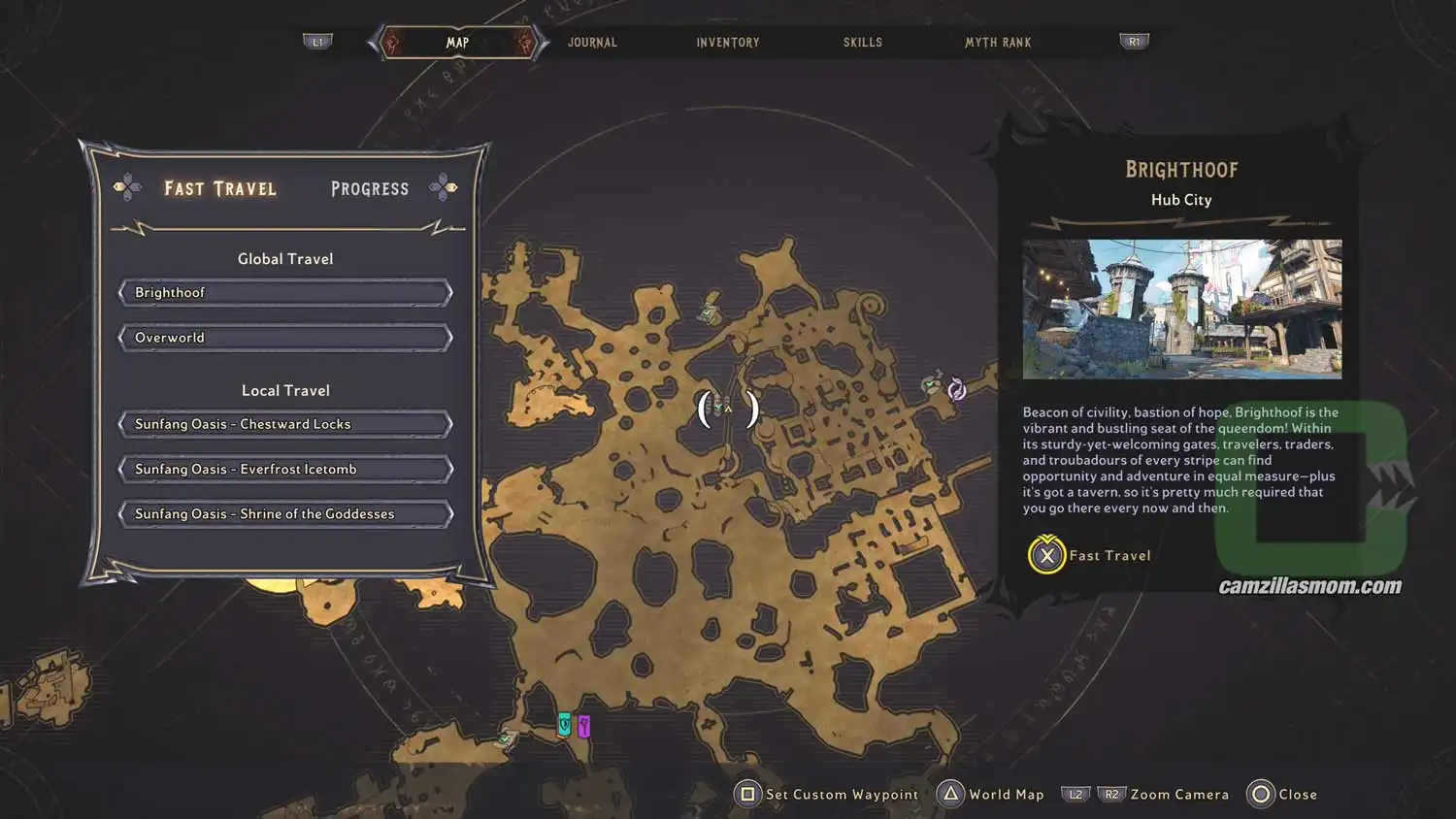This screenshot has height=819, width=1456.
Task: Choose Sunfang Oasis - Everfrost Icetomb destination
Action: 284,469
